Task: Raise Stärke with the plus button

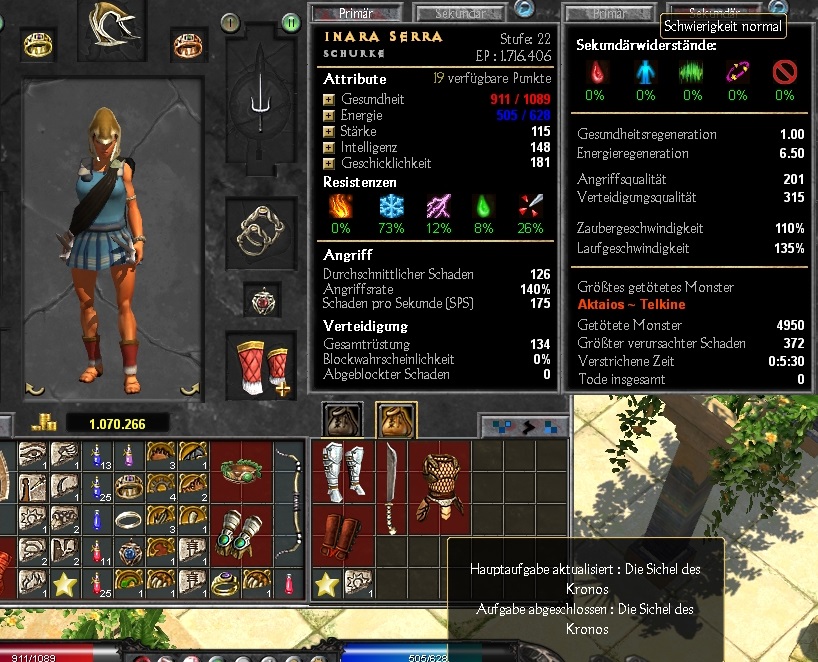Action: tap(328, 132)
